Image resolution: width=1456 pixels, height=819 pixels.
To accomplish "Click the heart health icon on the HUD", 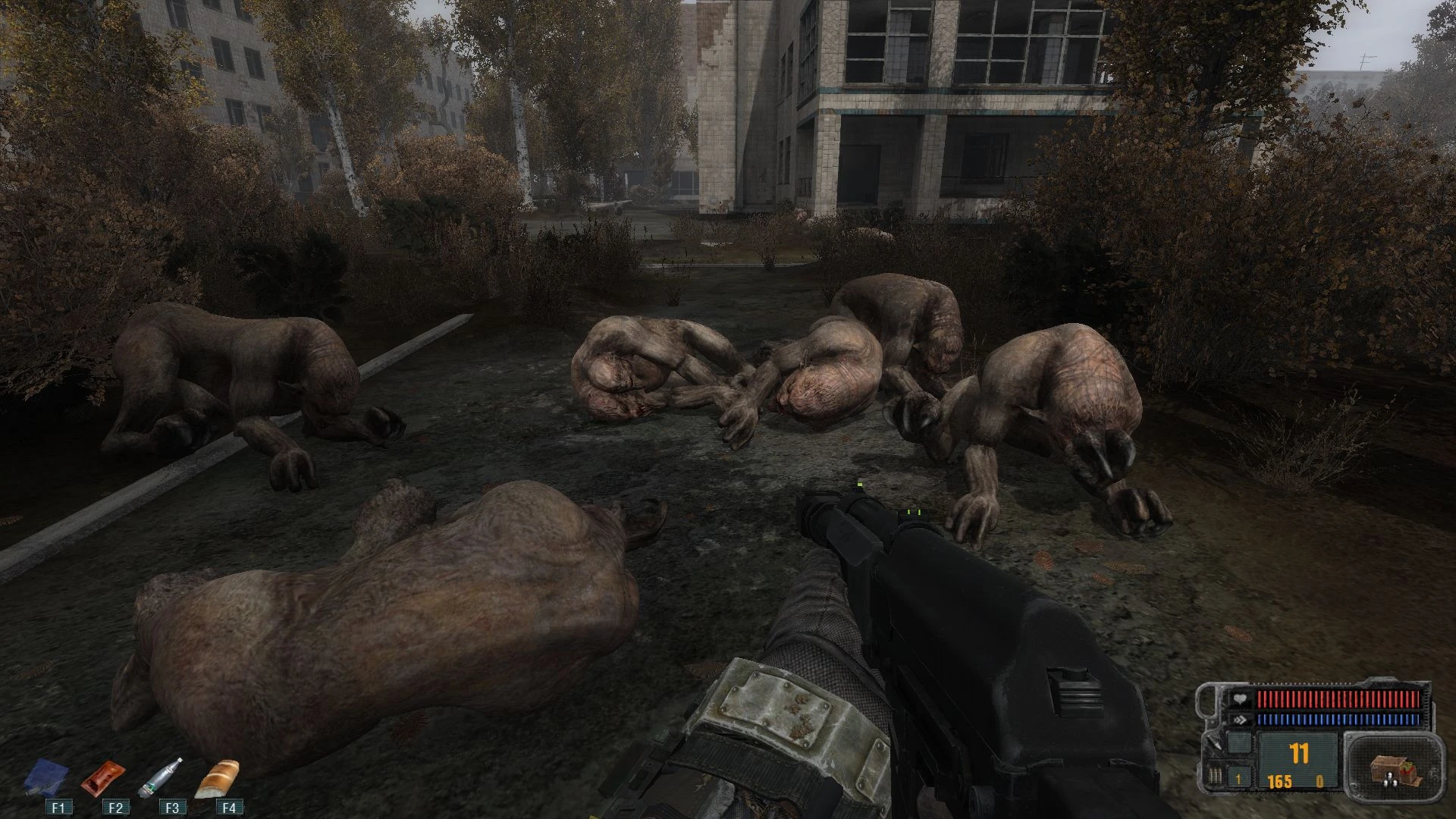I will [1241, 698].
